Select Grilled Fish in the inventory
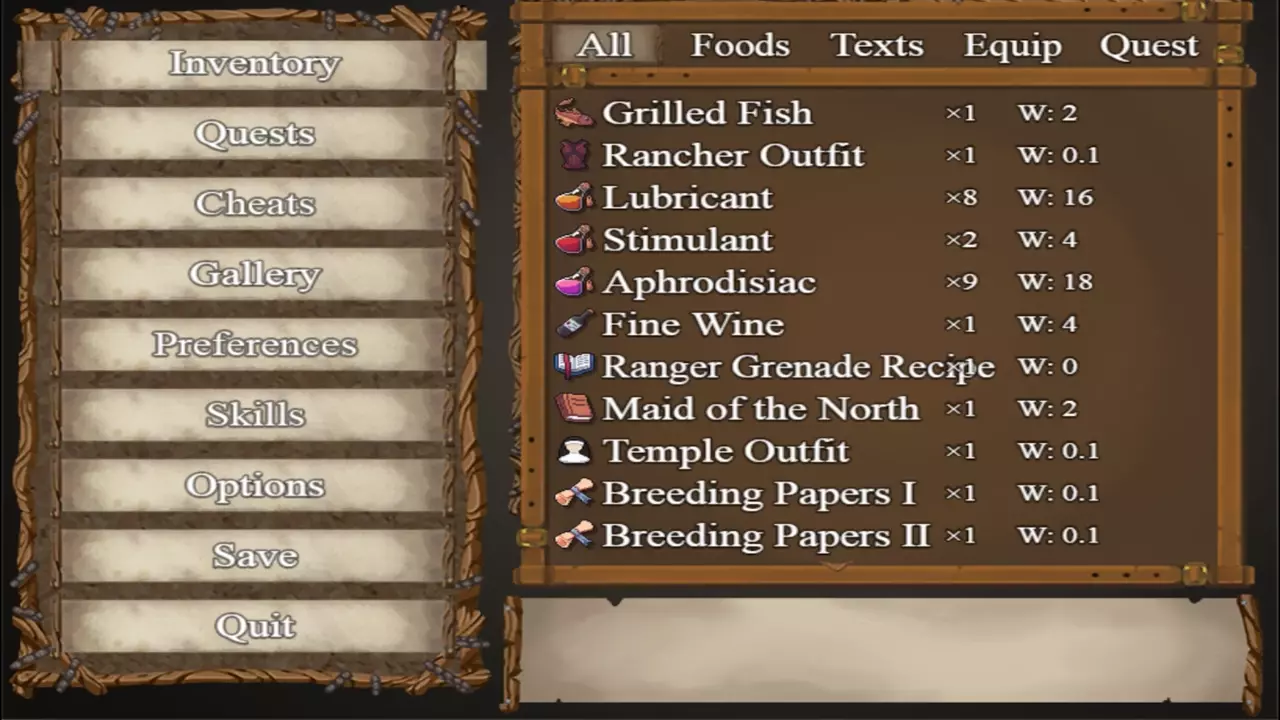Screen dimensions: 1280x720 pyautogui.click(x=706, y=113)
